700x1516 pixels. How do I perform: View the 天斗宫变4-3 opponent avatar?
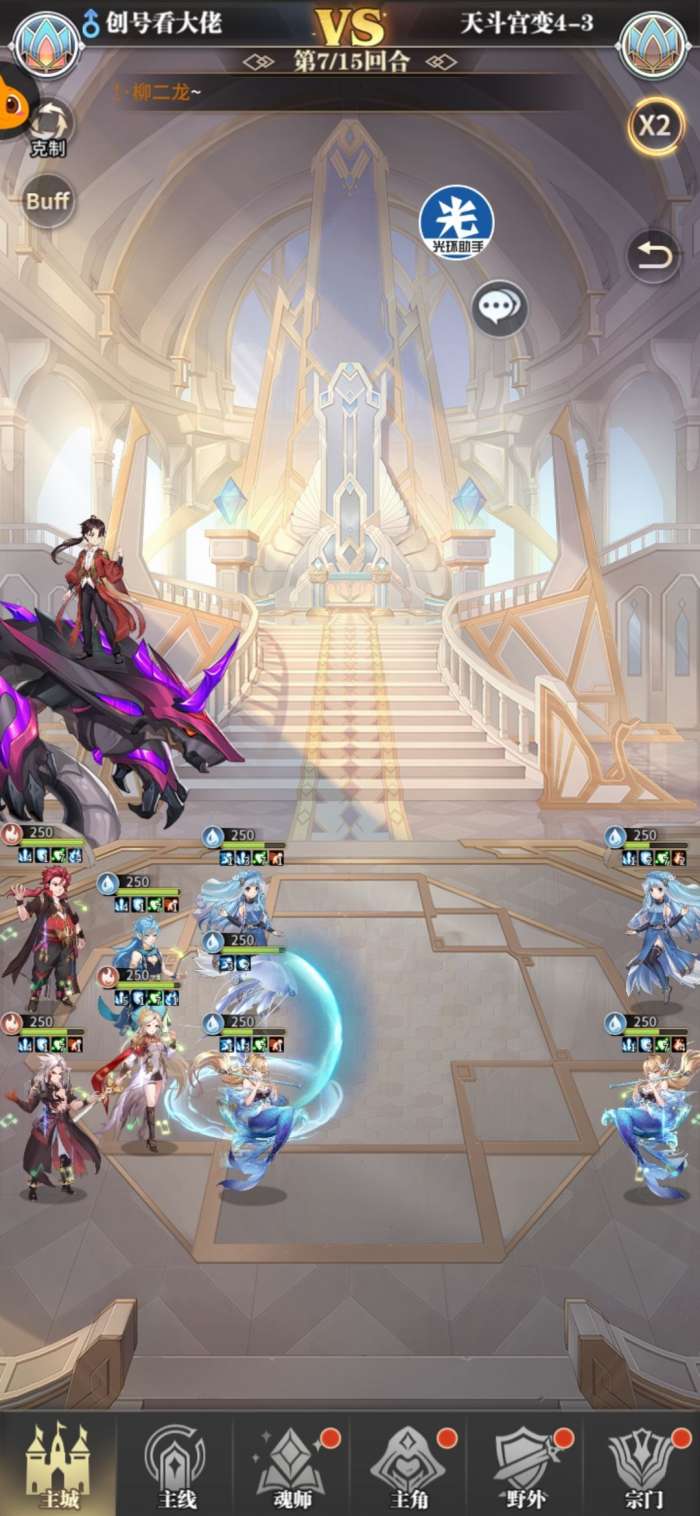coord(653,44)
